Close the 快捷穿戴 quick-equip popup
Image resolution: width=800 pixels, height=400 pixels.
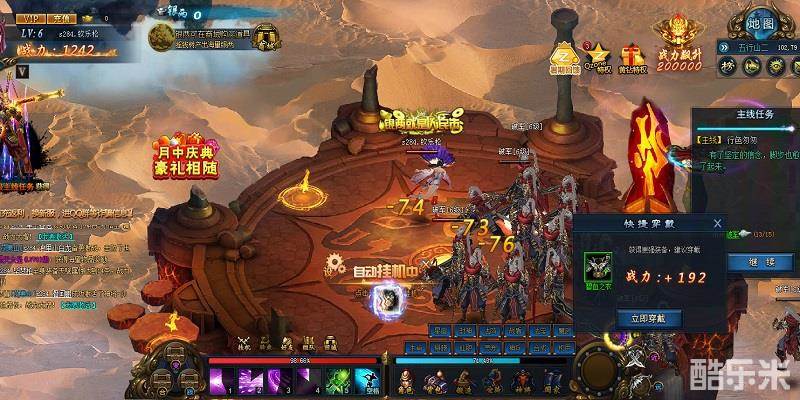tap(716, 223)
